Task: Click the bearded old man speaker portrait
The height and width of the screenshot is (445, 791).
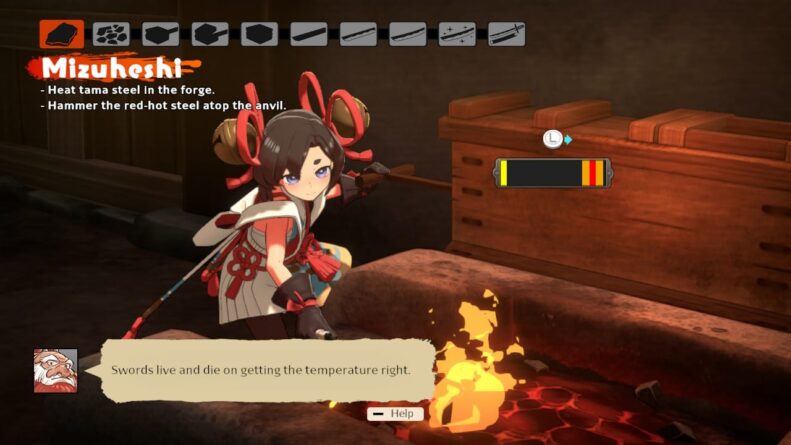Action: (55, 370)
